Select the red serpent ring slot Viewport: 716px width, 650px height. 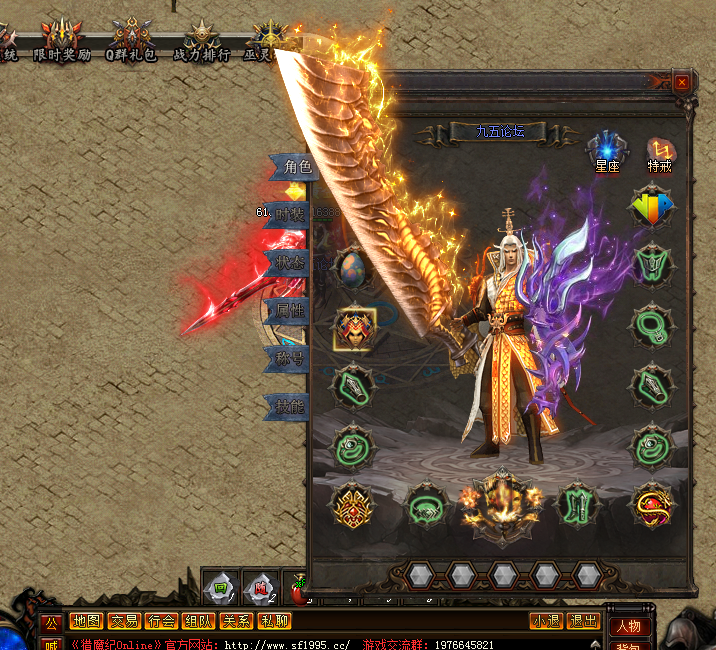coord(652,505)
